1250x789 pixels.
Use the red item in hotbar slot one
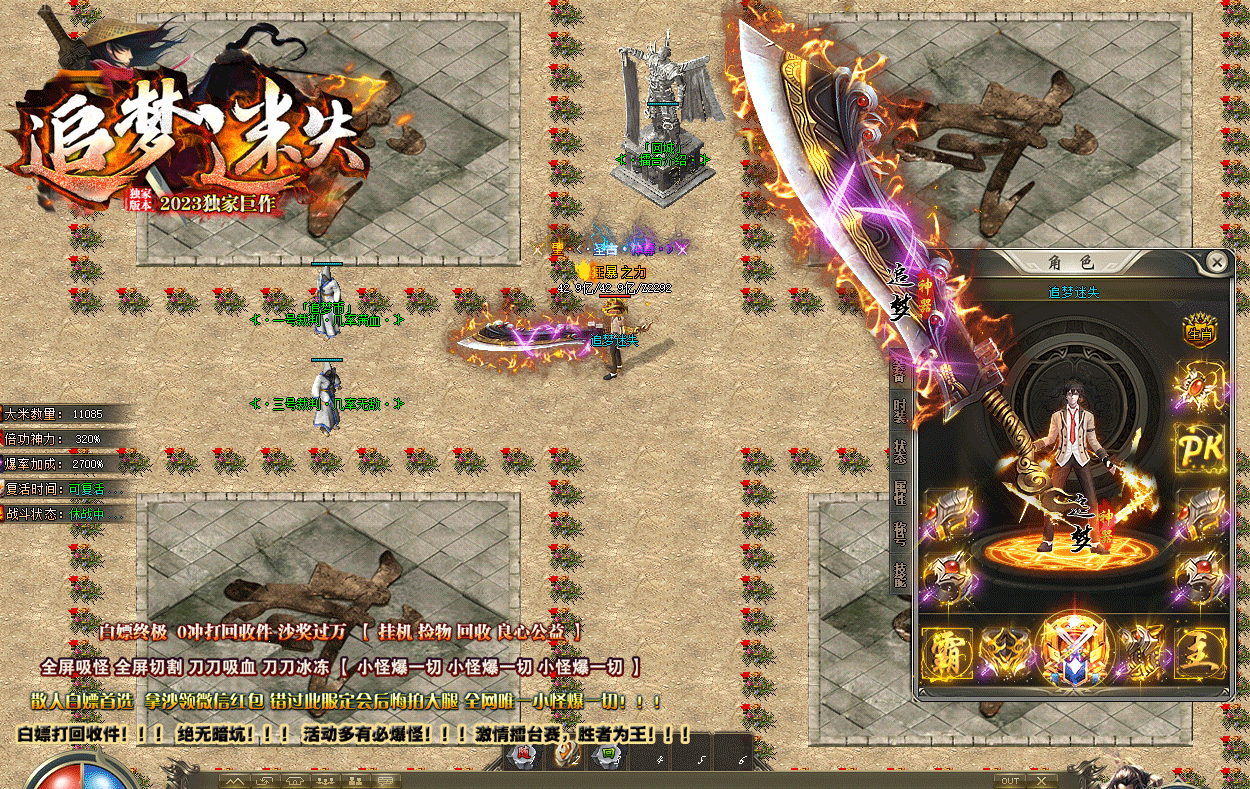click(x=523, y=756)
